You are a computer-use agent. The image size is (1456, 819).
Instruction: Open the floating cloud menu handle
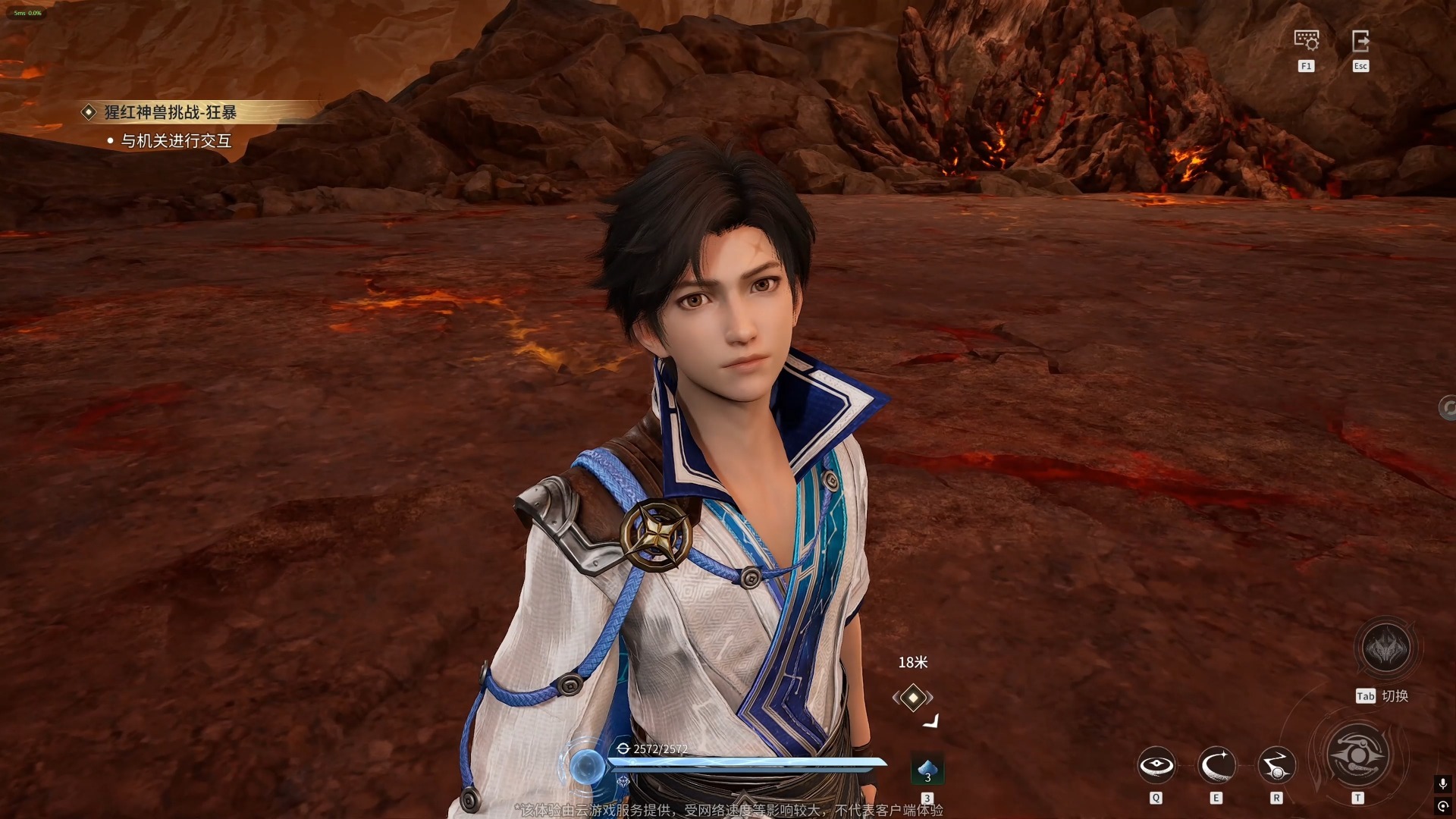tap(1447, 408)
